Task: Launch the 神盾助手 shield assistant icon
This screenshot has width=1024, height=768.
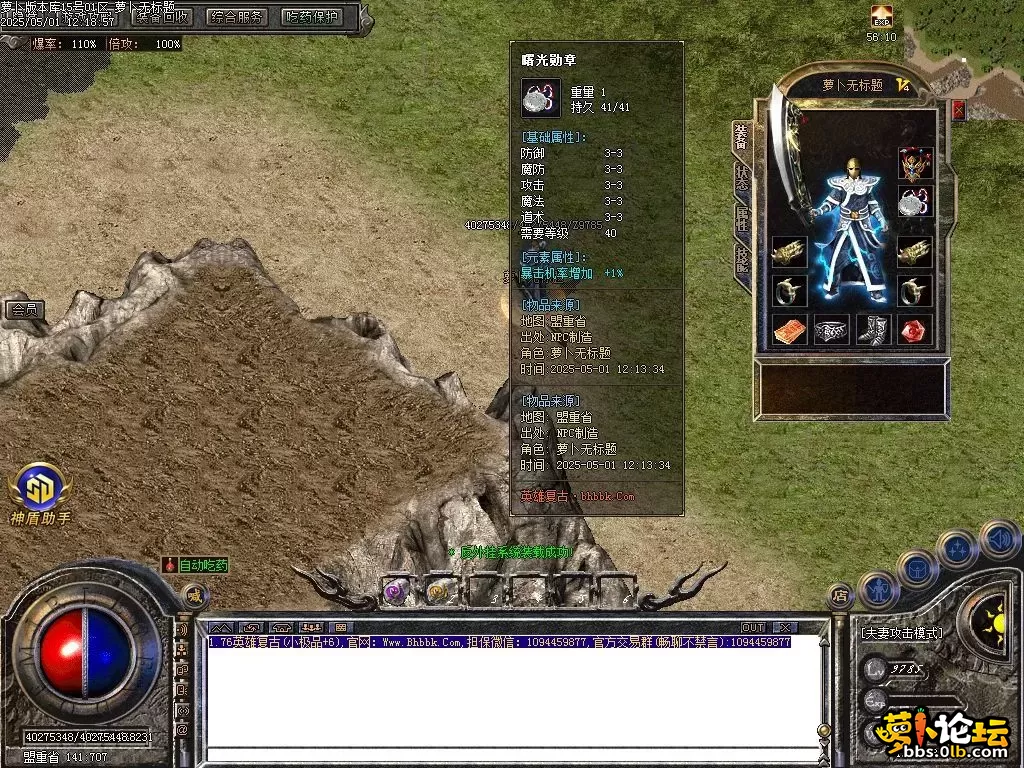Action: pos(40,488)
